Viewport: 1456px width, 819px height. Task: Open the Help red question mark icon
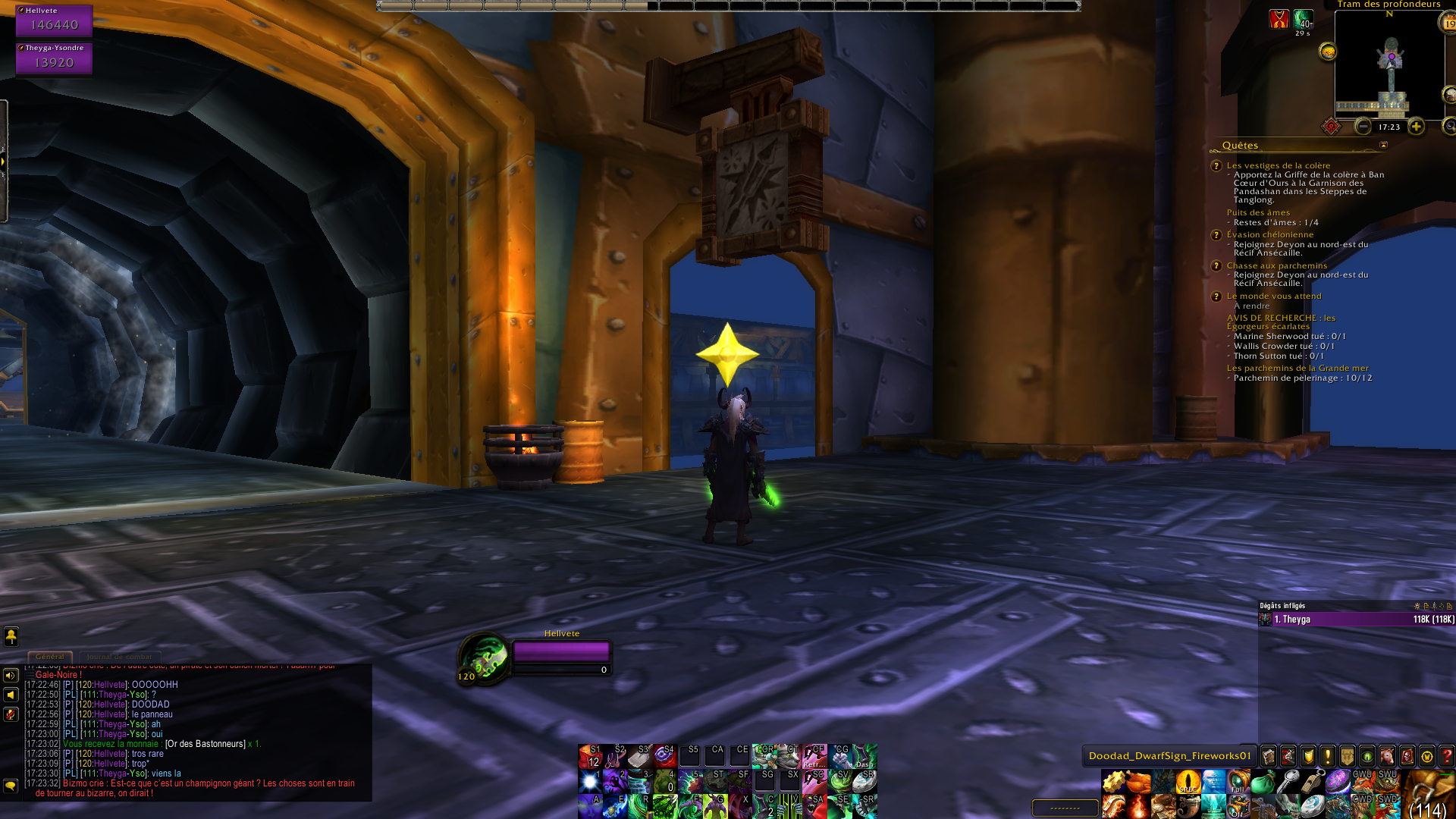(1448, 755)
